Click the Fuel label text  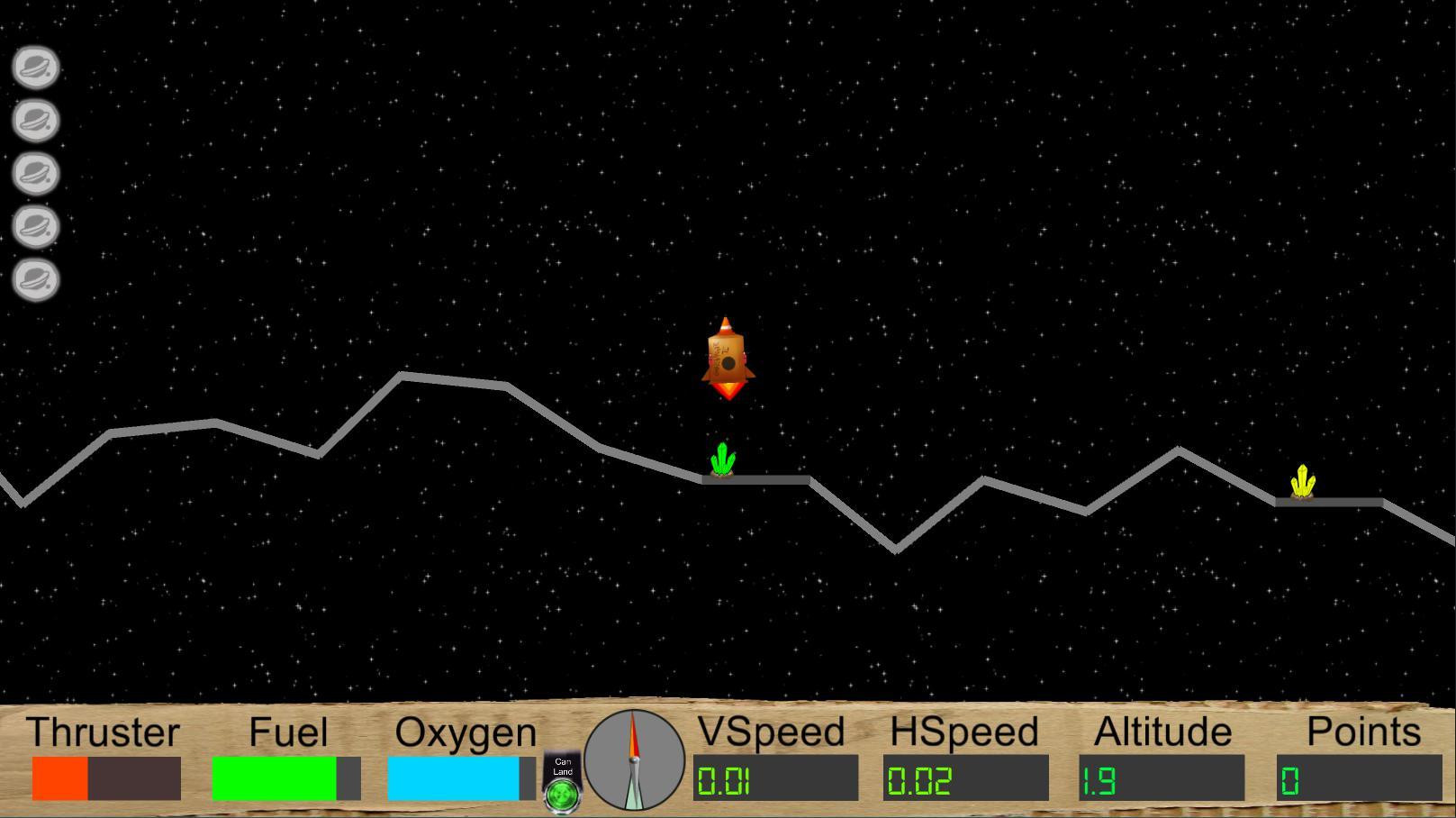coord(287,732)
